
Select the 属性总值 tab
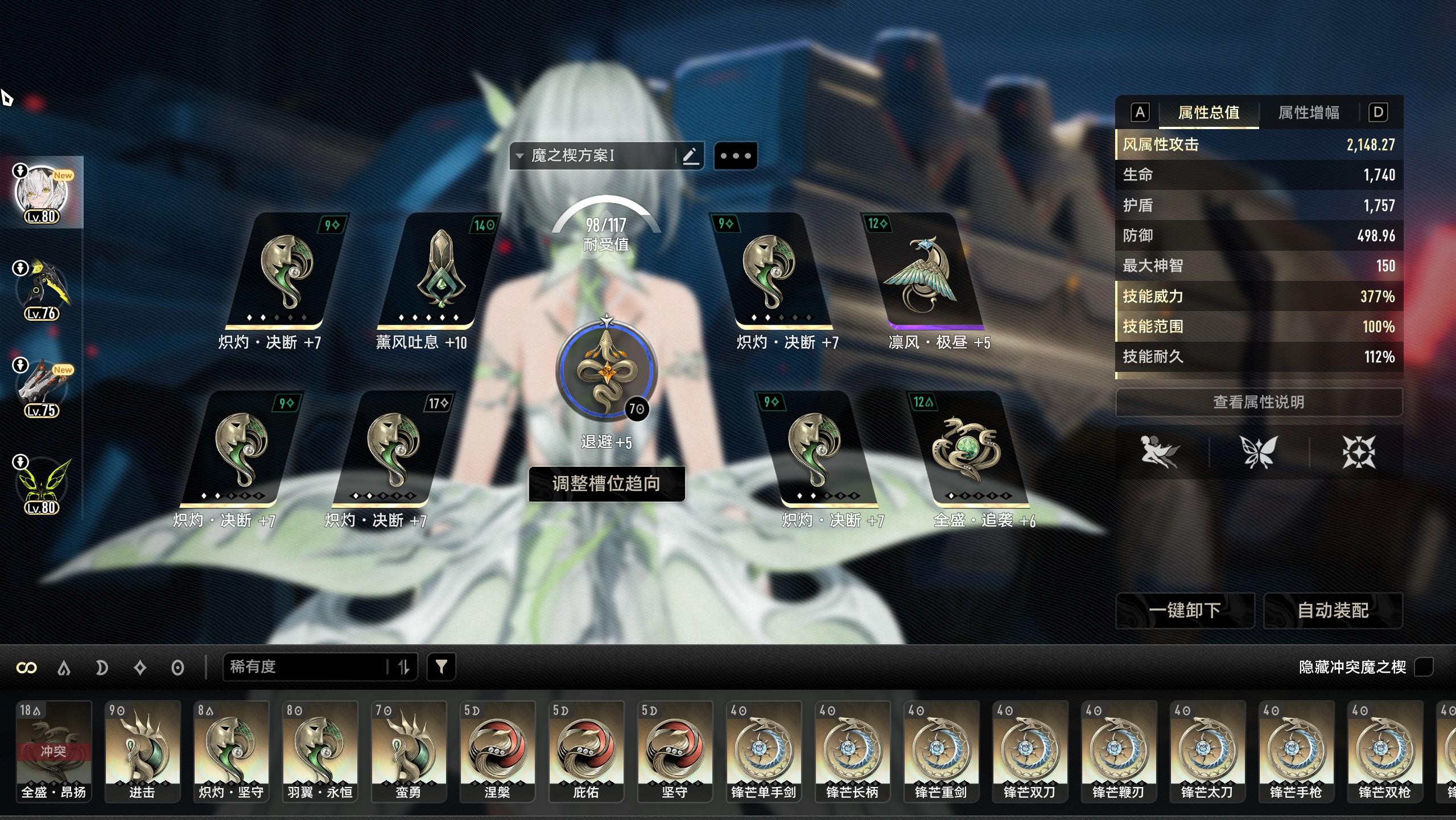[x=1208, y=113]
